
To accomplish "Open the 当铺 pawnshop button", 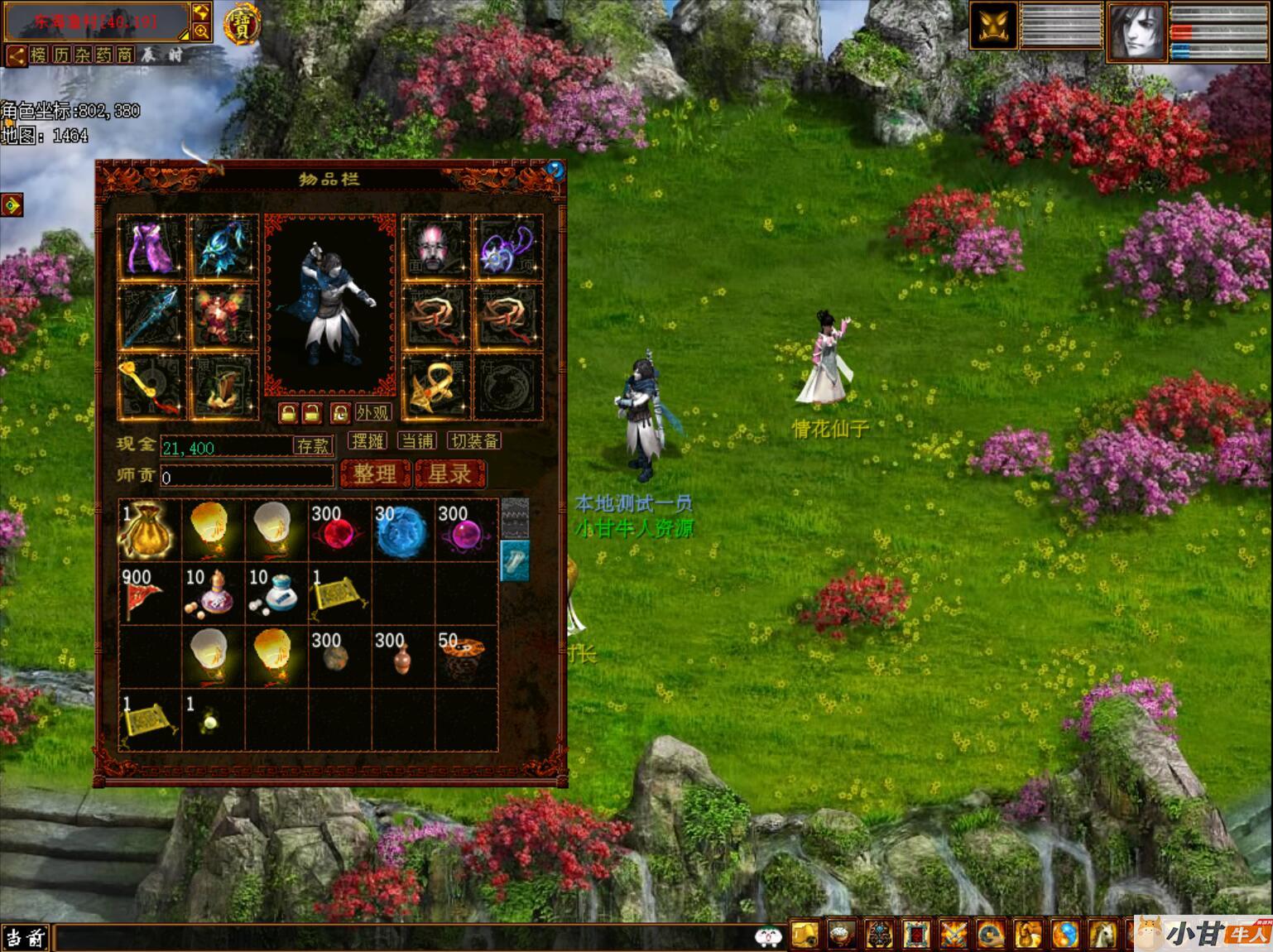I will 417,441.
